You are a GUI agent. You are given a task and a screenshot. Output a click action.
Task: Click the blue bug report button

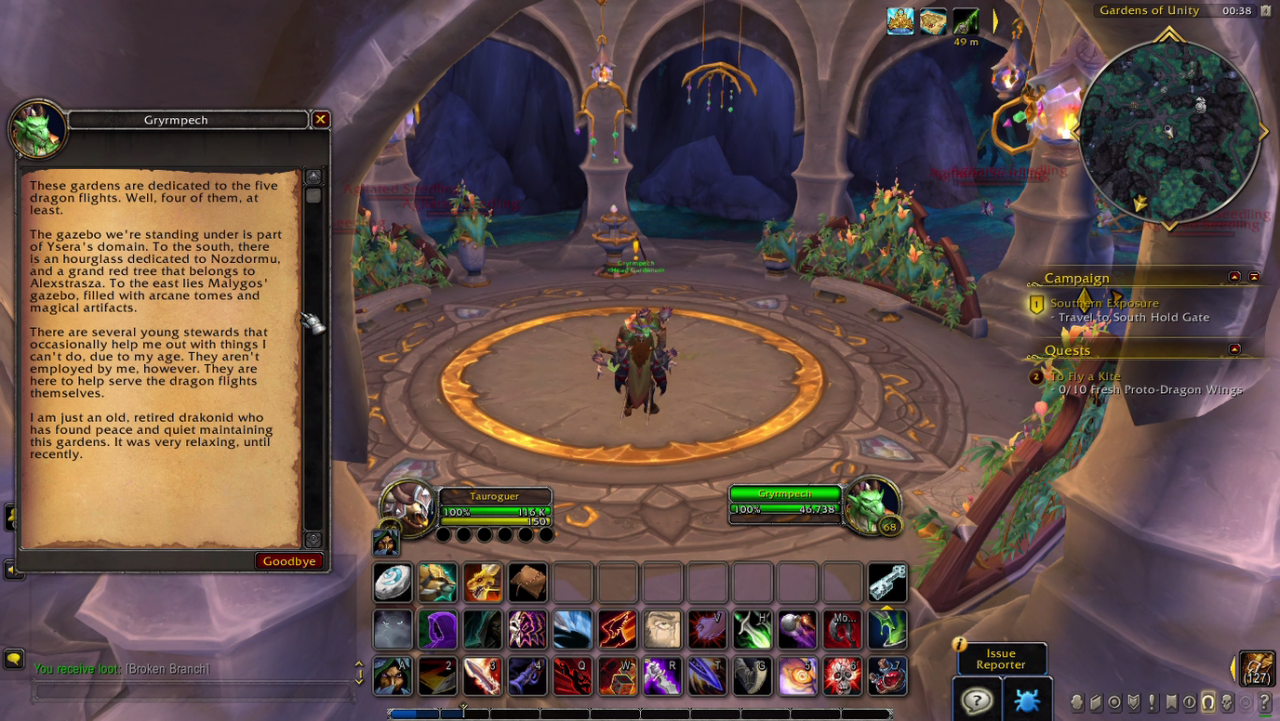pos(1026,699)
